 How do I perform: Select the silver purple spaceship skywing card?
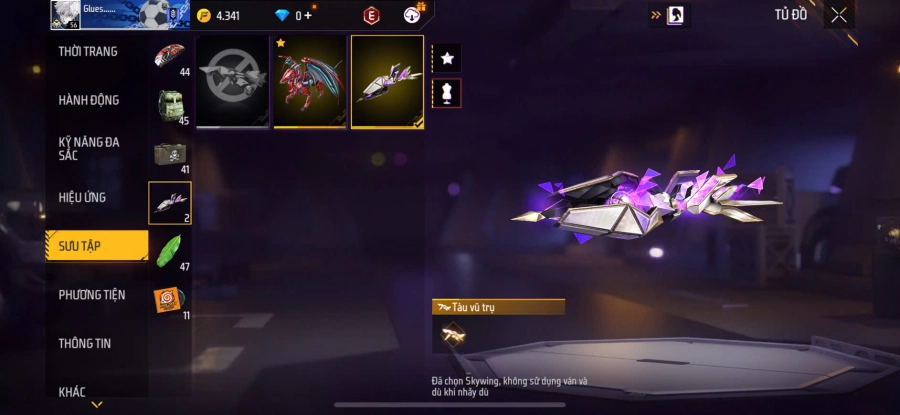[387, 81]
